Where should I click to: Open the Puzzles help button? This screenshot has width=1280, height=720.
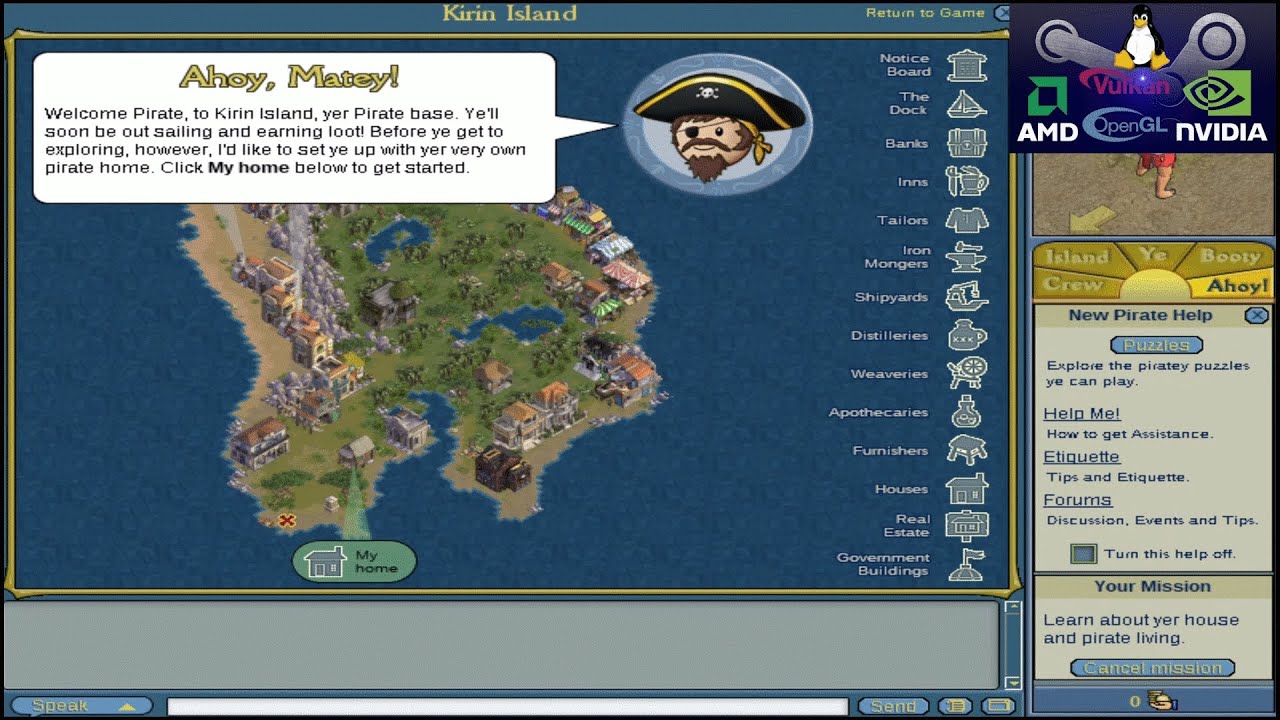[x=1156, y=345]
